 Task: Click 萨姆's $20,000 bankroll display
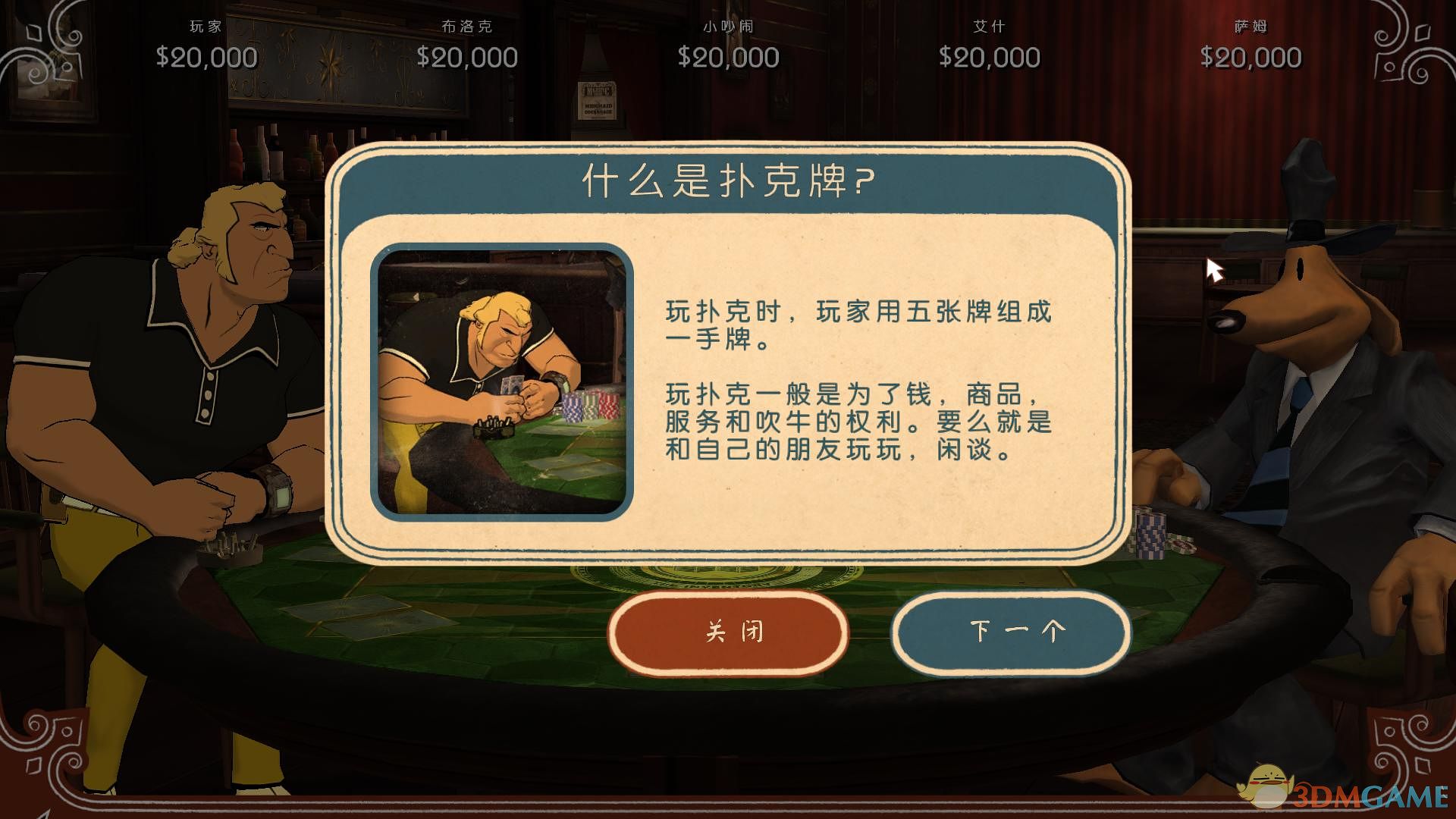[1250, 56]
